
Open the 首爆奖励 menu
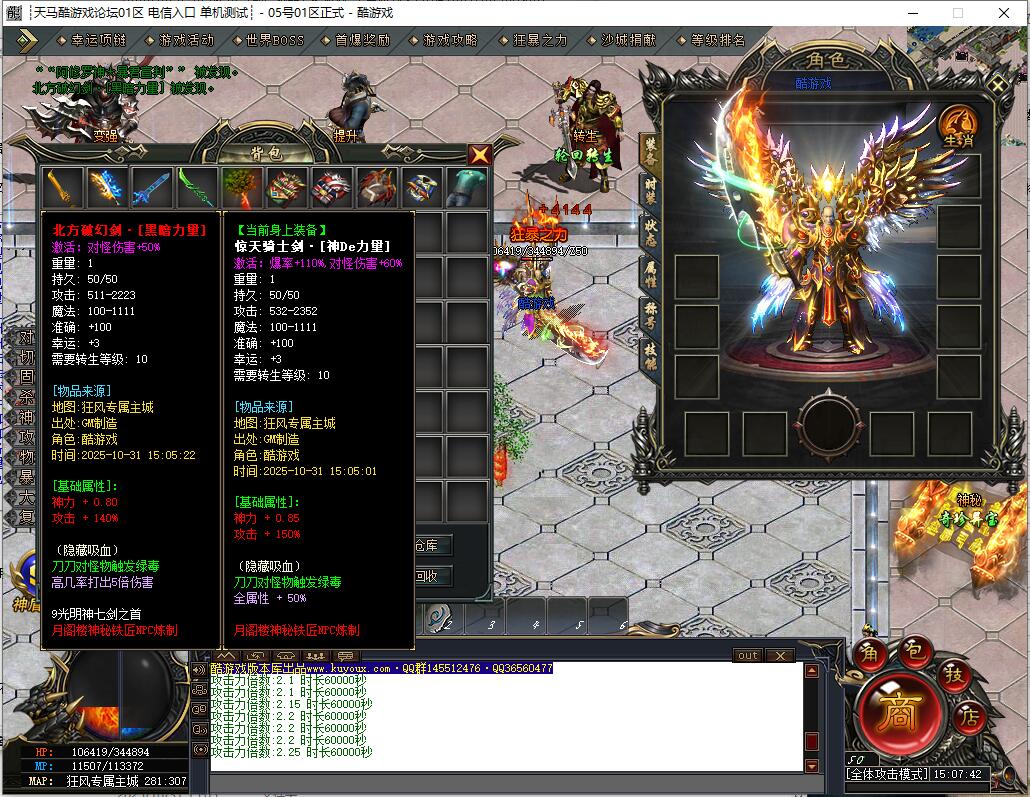(x=362, y=41)
